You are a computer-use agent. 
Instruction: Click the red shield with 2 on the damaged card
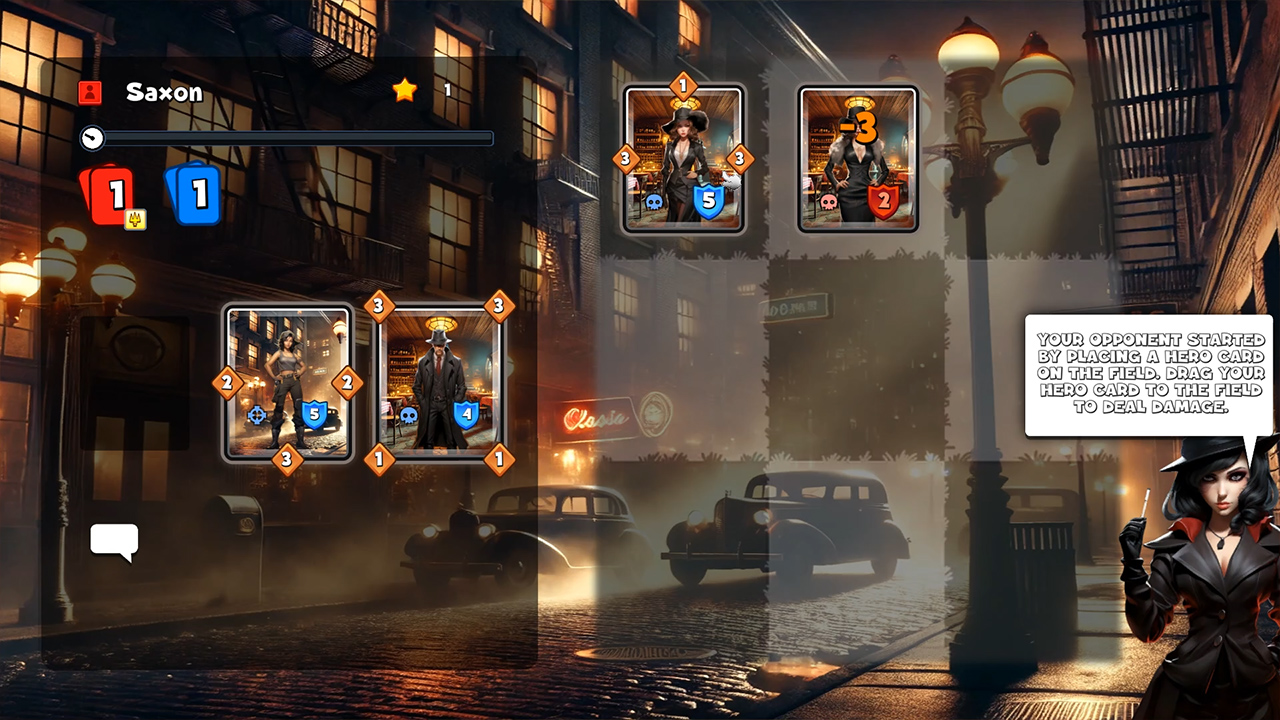point(886,199)
